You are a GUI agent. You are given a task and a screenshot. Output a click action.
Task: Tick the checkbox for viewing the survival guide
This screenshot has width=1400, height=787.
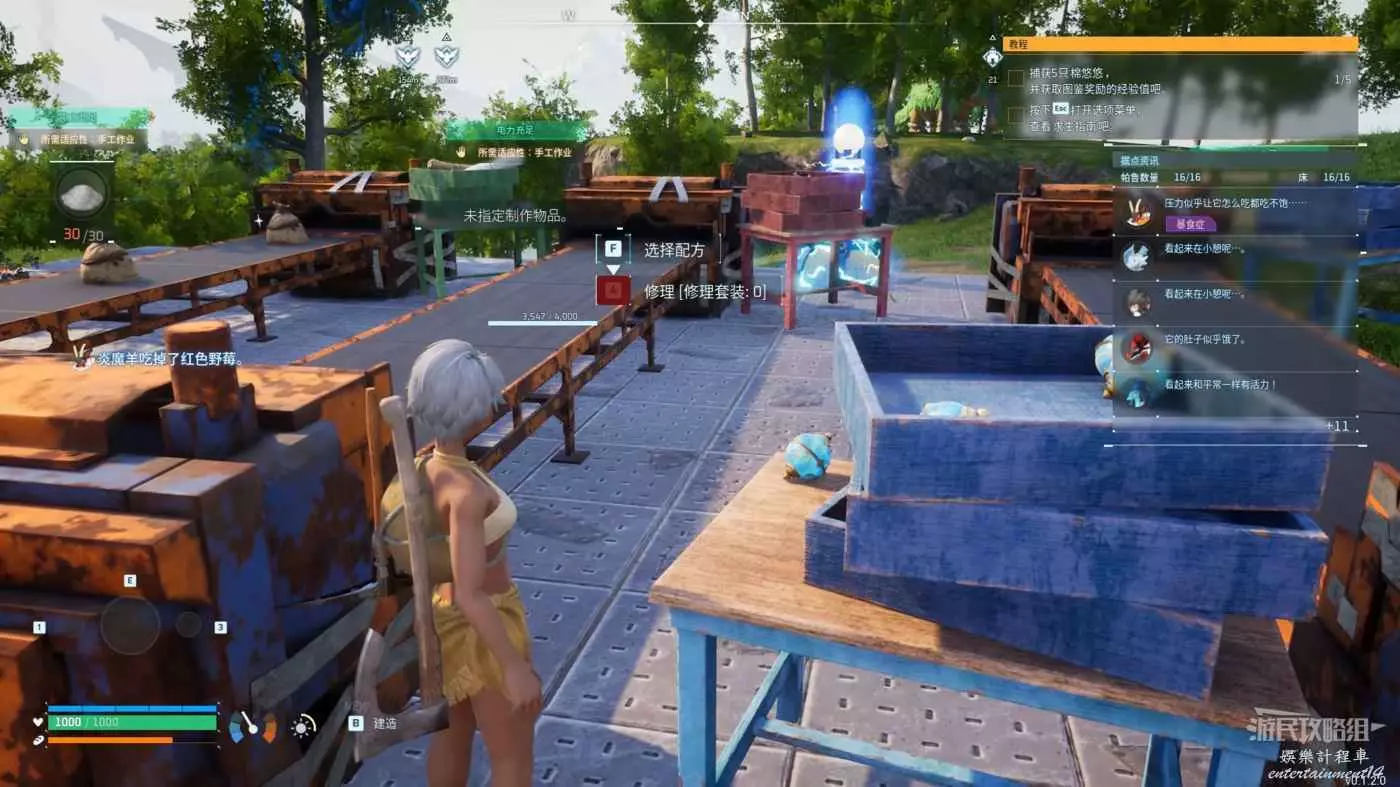pyautogui.click(x=1015, y=115)
